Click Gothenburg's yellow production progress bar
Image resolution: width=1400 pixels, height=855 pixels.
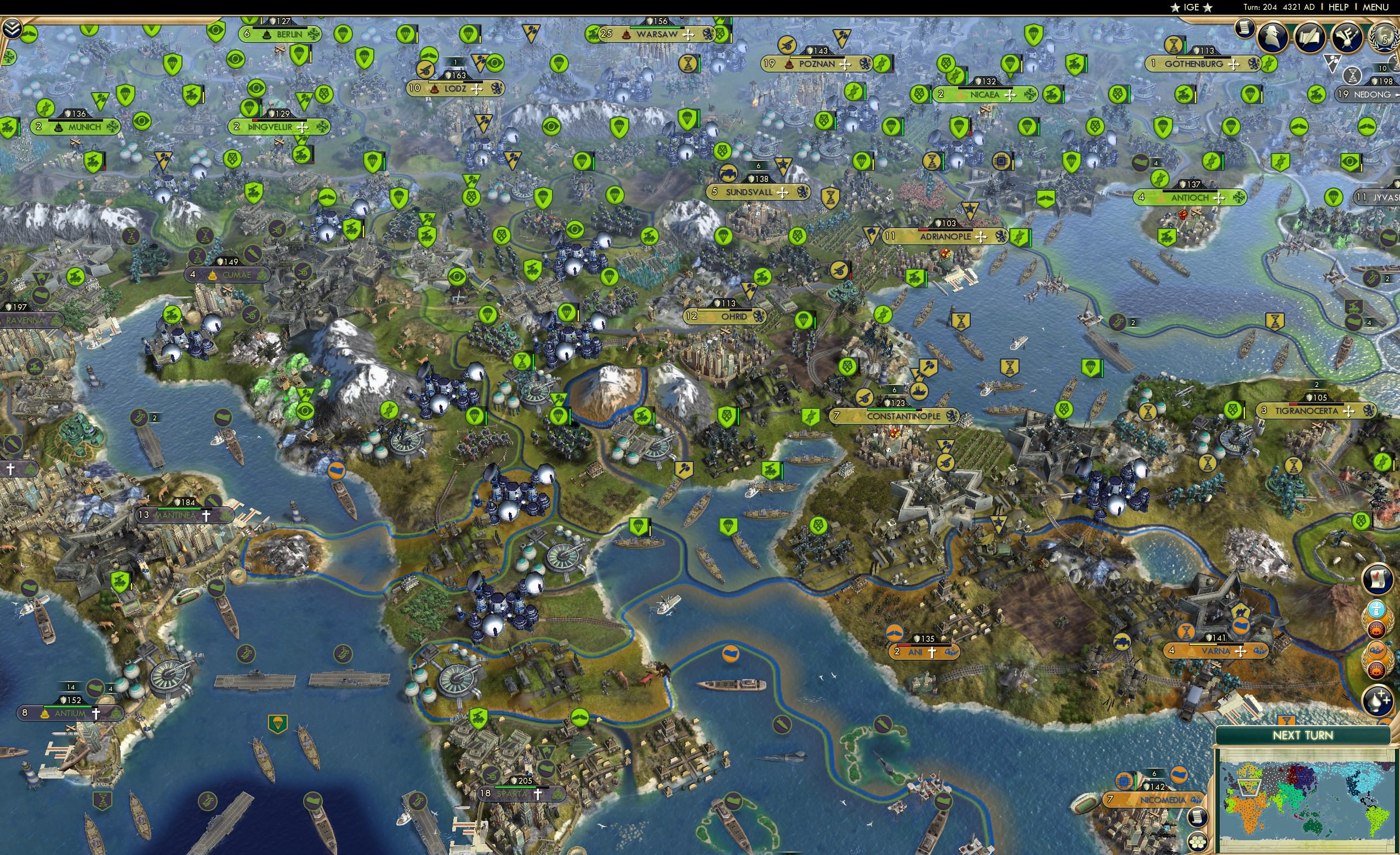click(1190, 58)
